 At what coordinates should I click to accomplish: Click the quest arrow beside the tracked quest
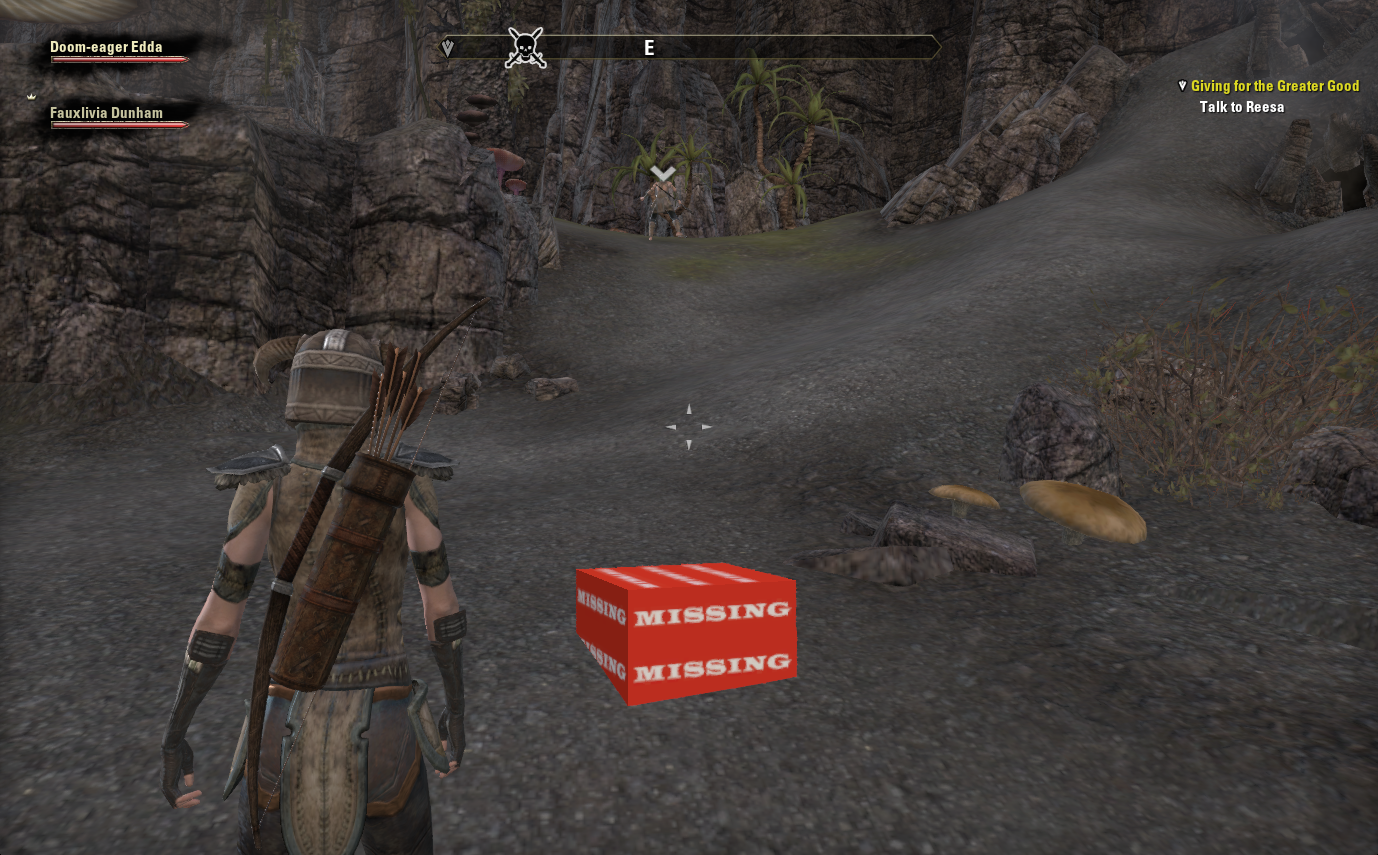pyautogui.click(x=1183, y=86)
